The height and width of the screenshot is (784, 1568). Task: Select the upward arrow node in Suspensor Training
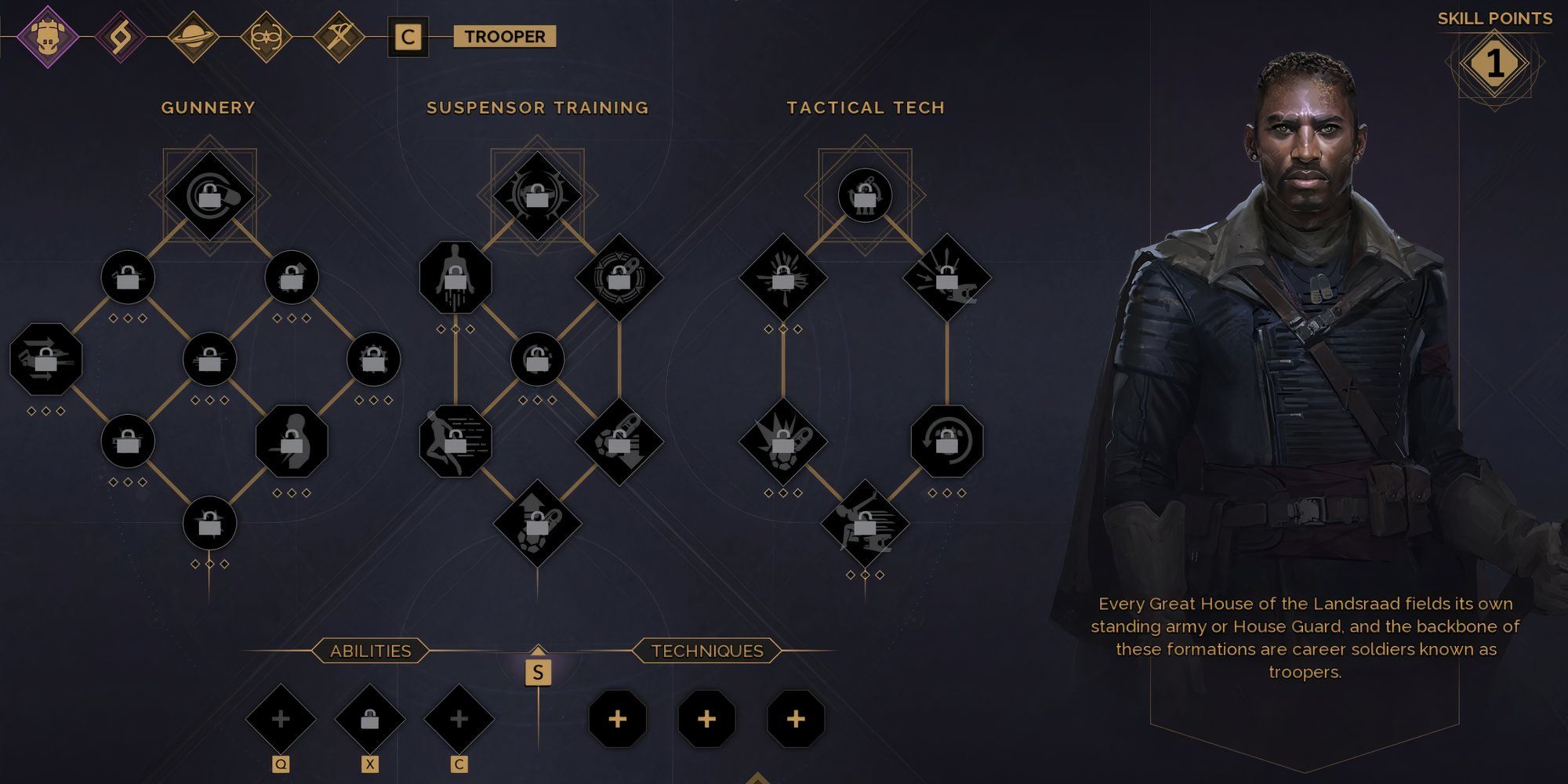537,523
